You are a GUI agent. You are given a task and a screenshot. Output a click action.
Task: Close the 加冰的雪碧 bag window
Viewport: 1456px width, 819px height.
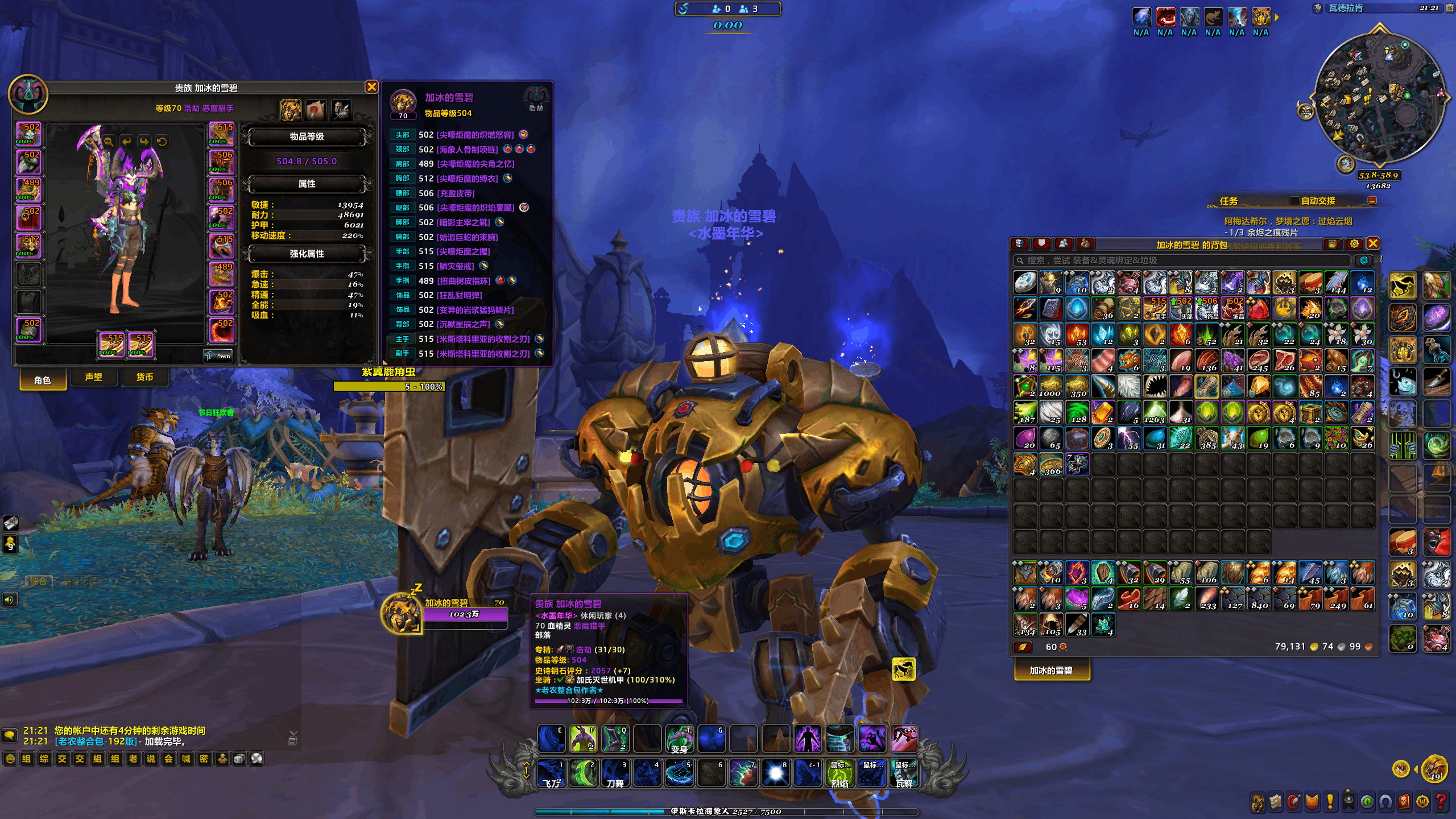click(1373, 244)
